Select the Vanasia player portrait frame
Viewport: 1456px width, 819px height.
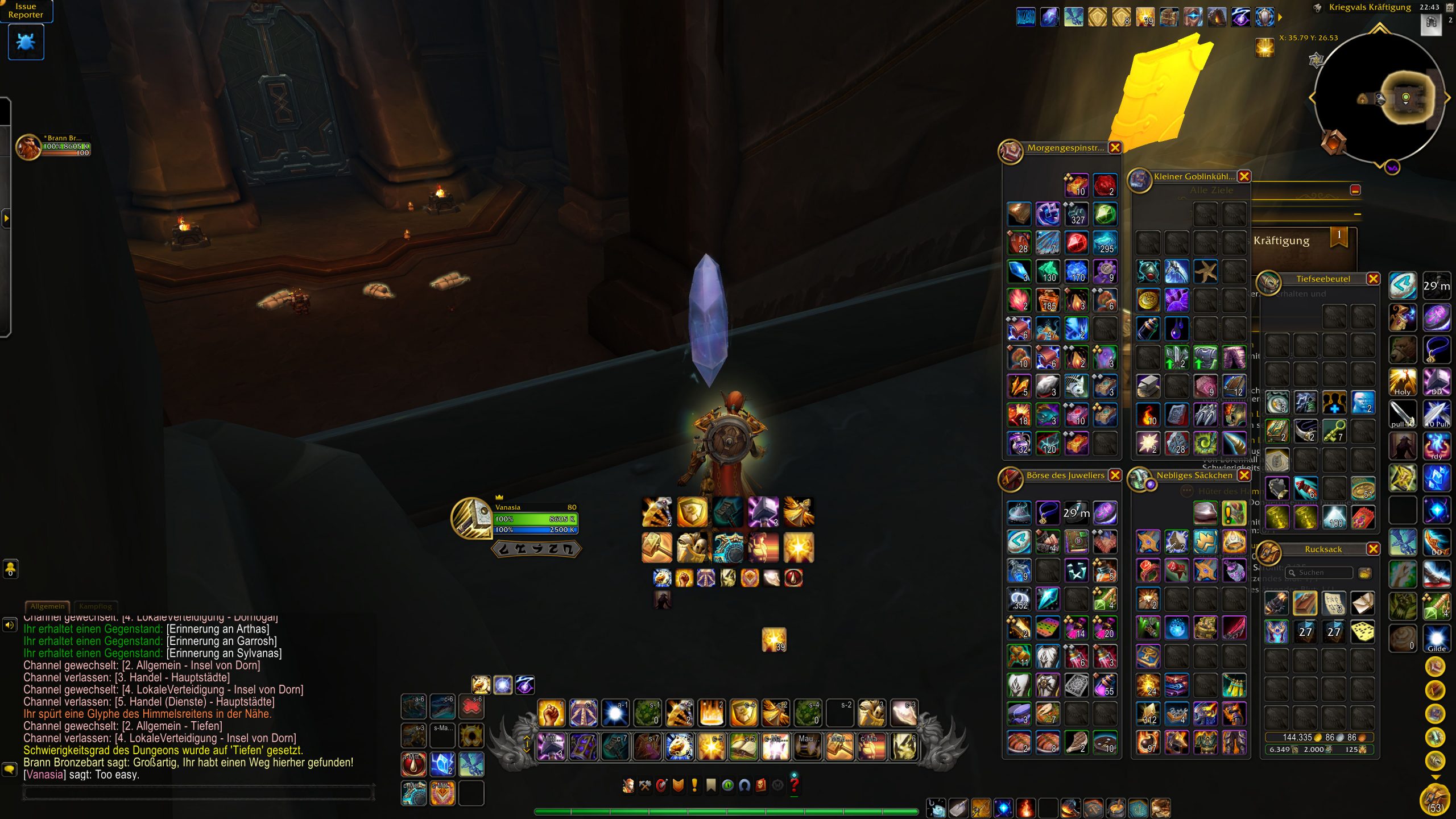coord(471,518)
